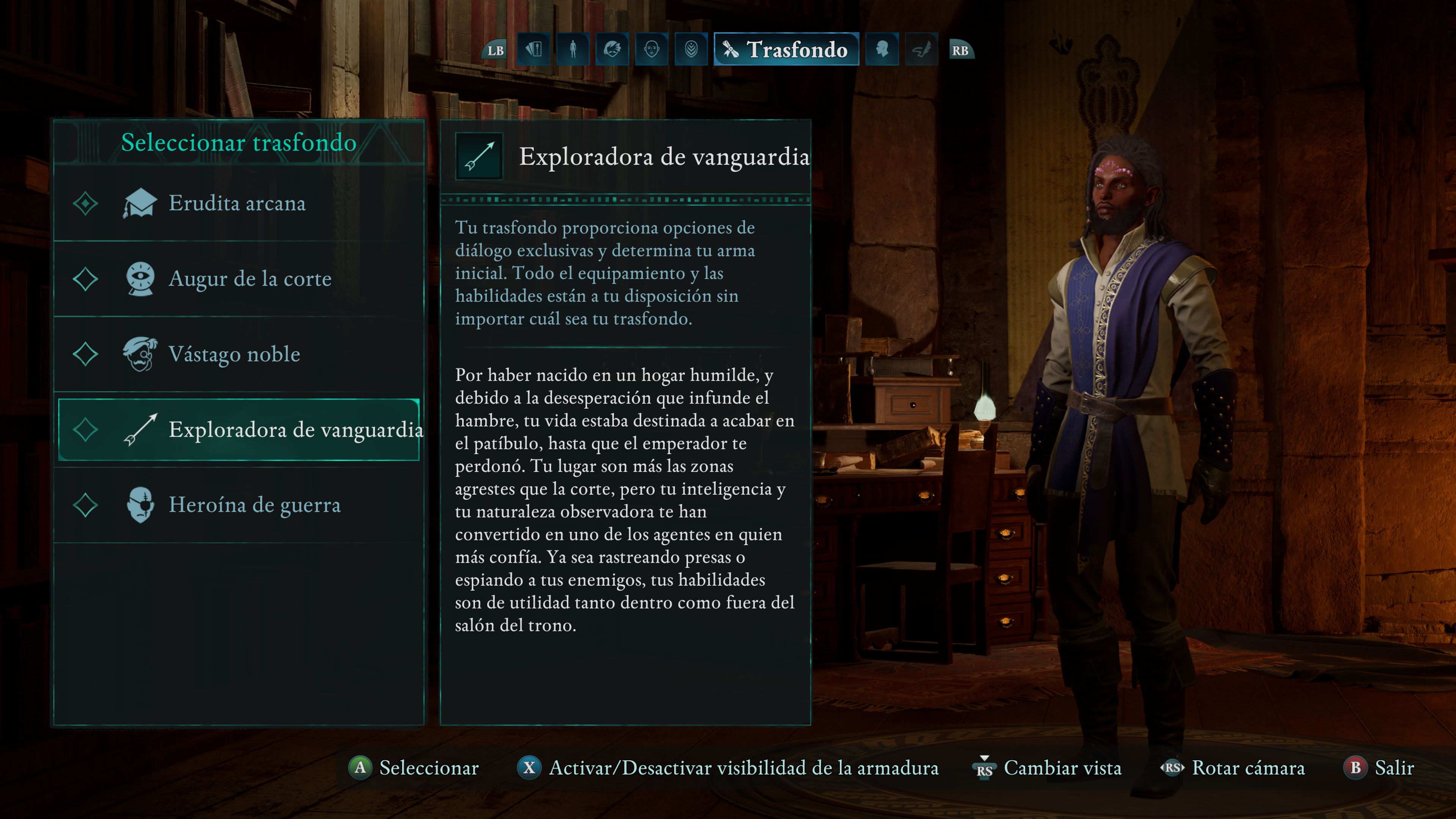Switch to the hair and mustache tab

click(612, 50)
